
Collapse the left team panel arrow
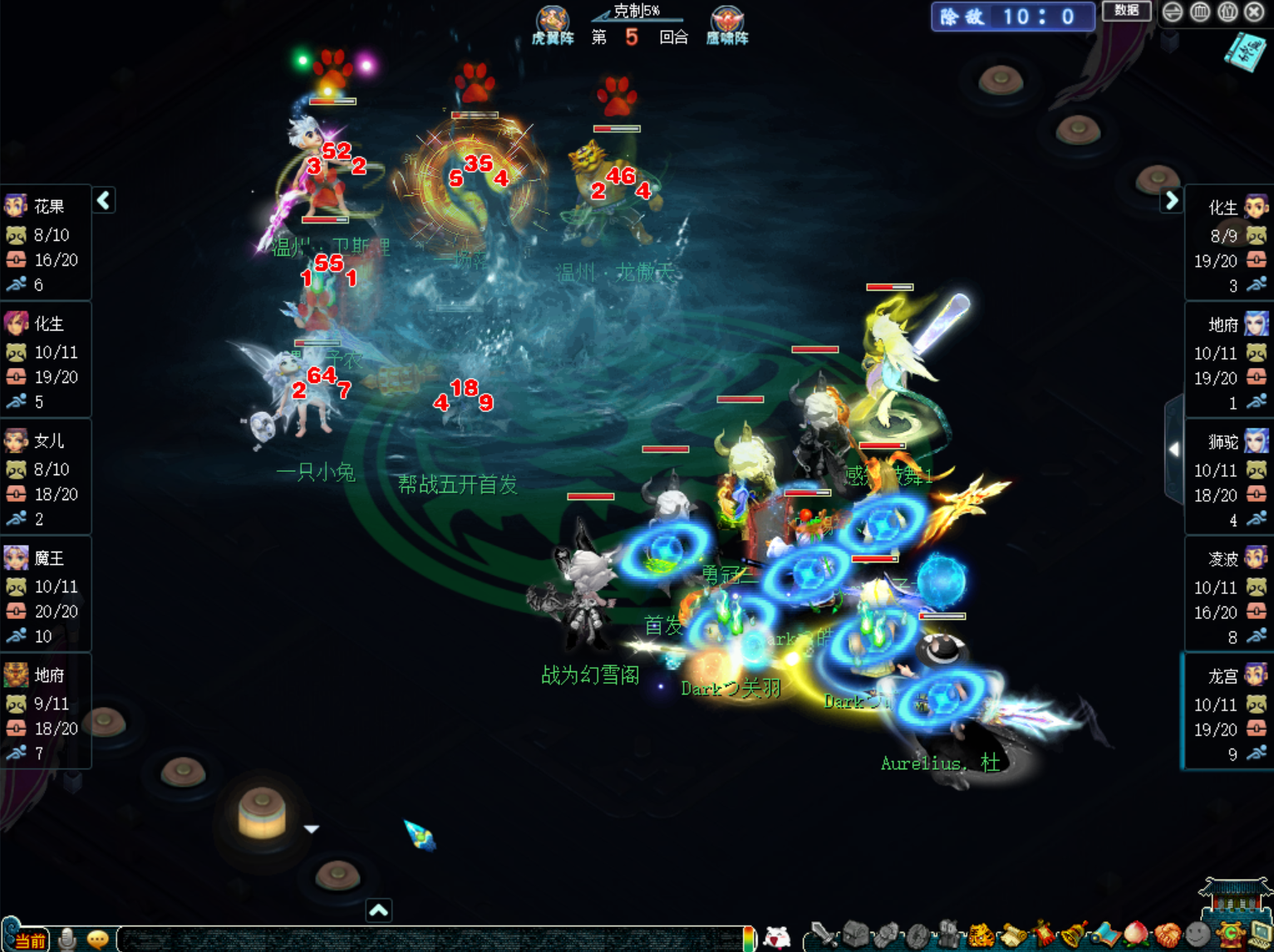point(104,200)
